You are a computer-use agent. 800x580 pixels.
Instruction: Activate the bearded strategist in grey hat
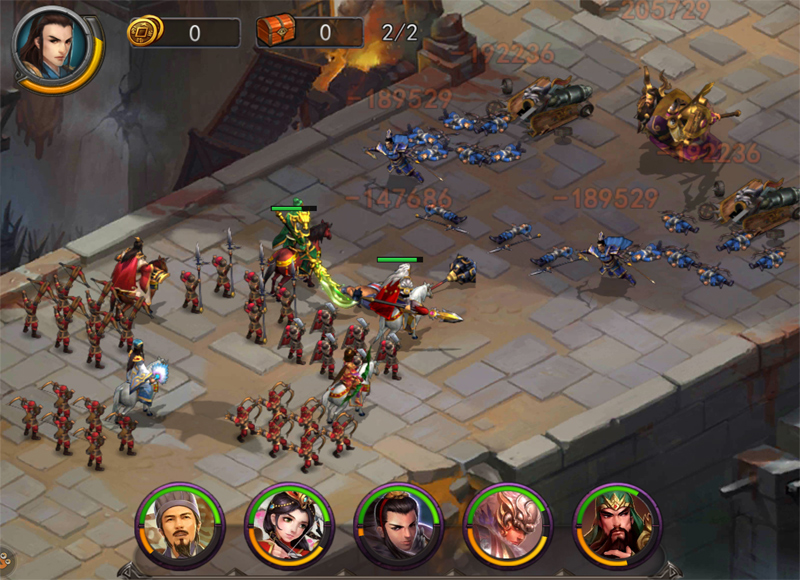click(x=180, y=526)
